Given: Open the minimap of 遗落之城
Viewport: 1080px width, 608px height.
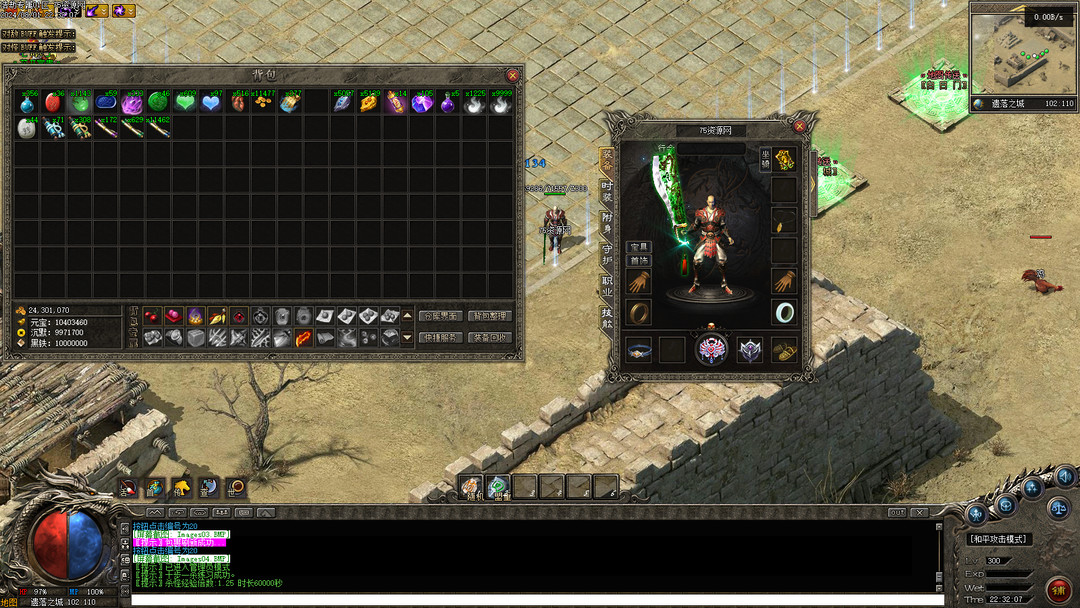Looking at the screenshot, I should click(x=1023, y=55).
